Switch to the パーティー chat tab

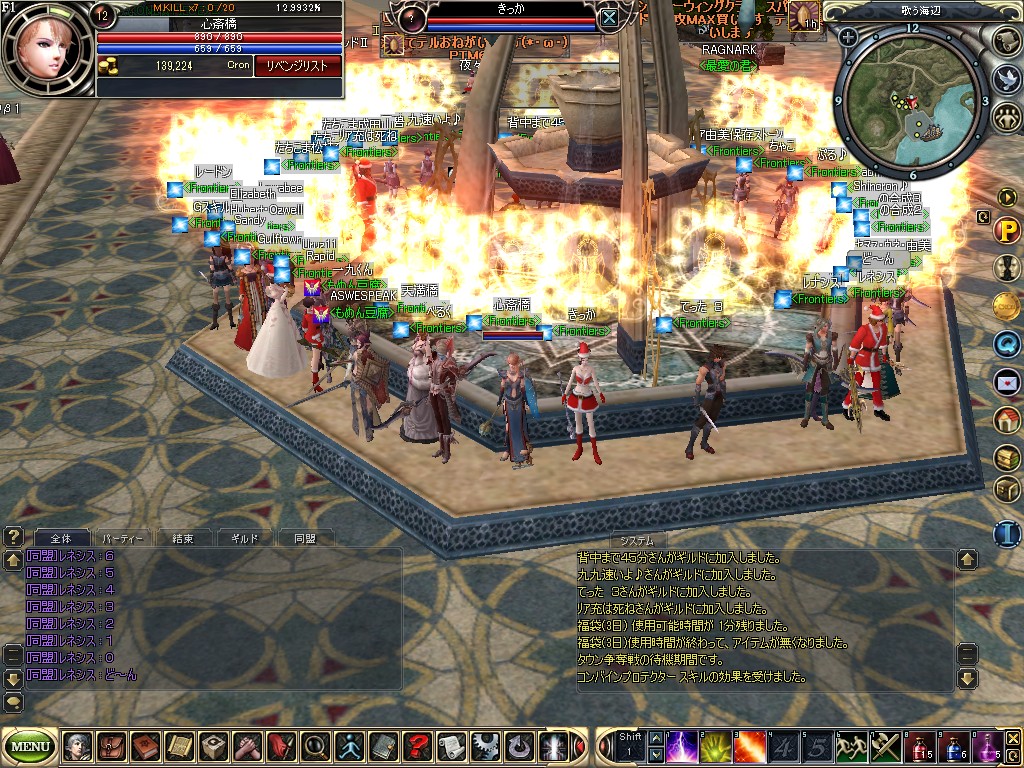click(123, 538)
